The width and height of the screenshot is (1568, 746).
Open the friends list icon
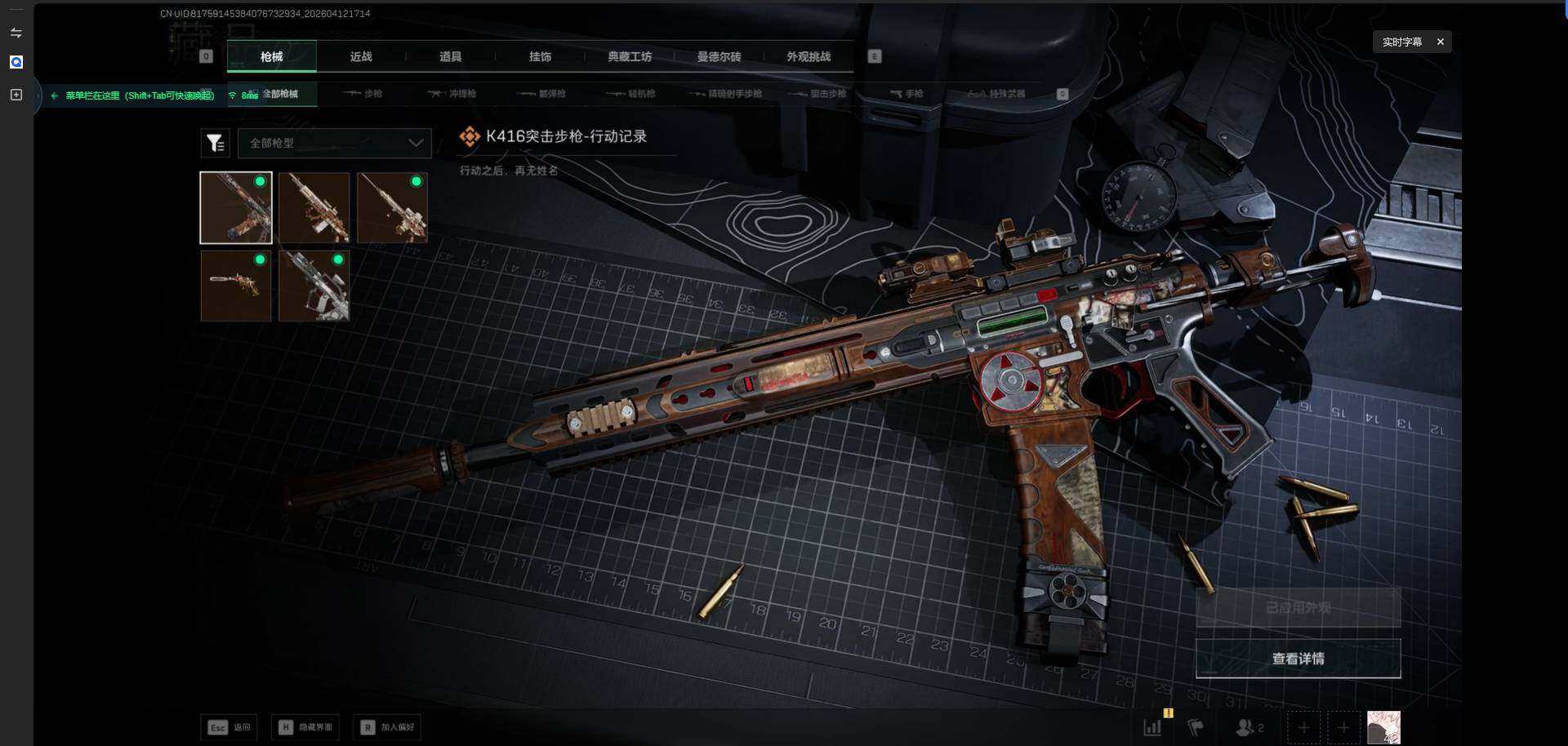point(1247,727)
